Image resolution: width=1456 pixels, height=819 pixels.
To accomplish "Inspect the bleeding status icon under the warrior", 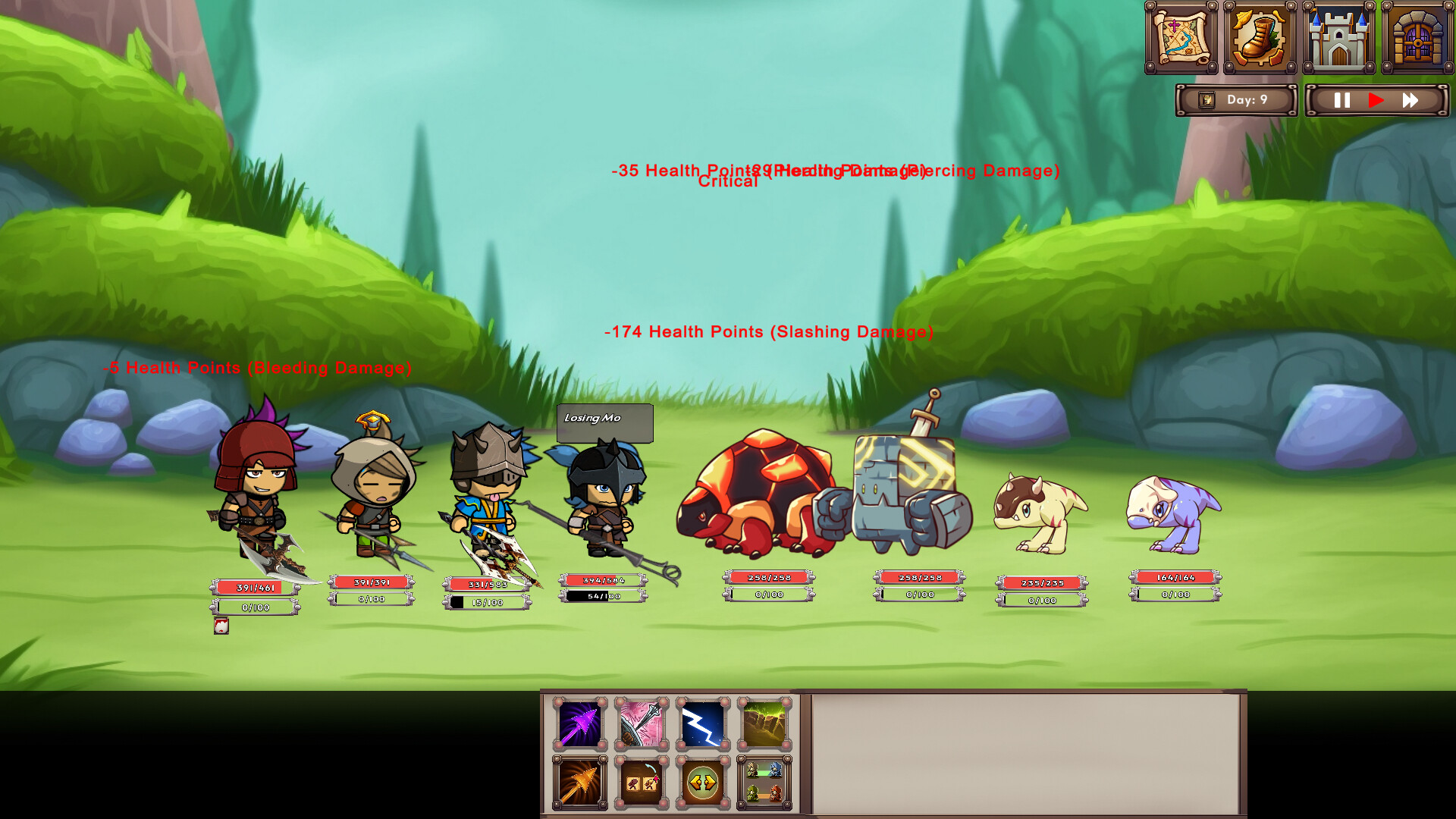I will 220,626.
